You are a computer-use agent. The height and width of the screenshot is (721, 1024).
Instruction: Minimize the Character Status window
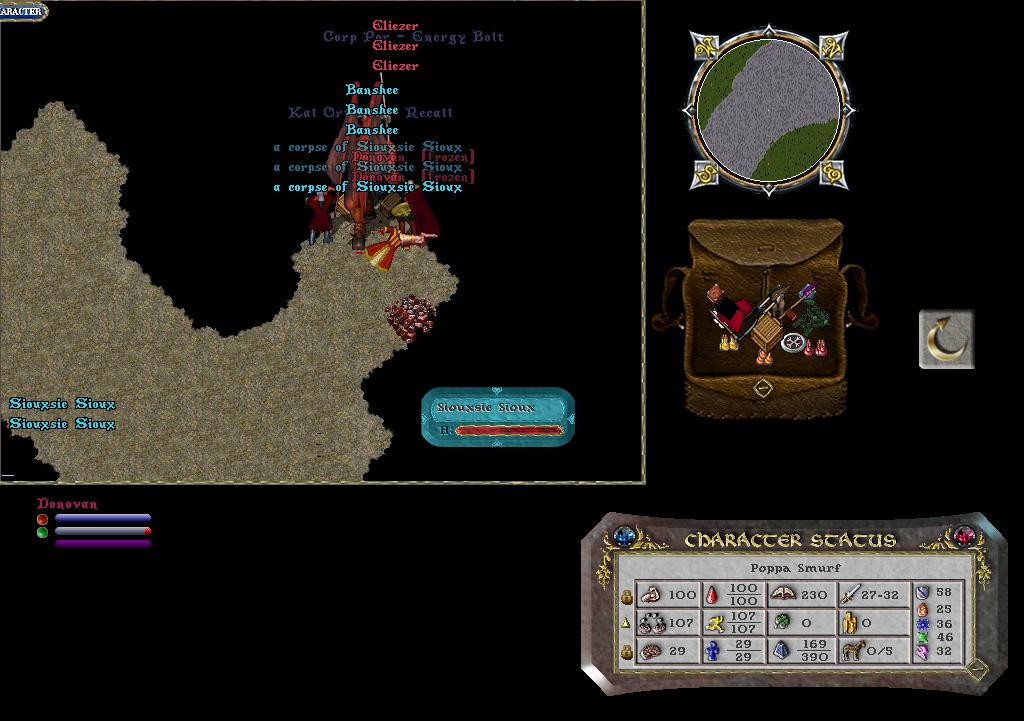(x=977, y=669)
